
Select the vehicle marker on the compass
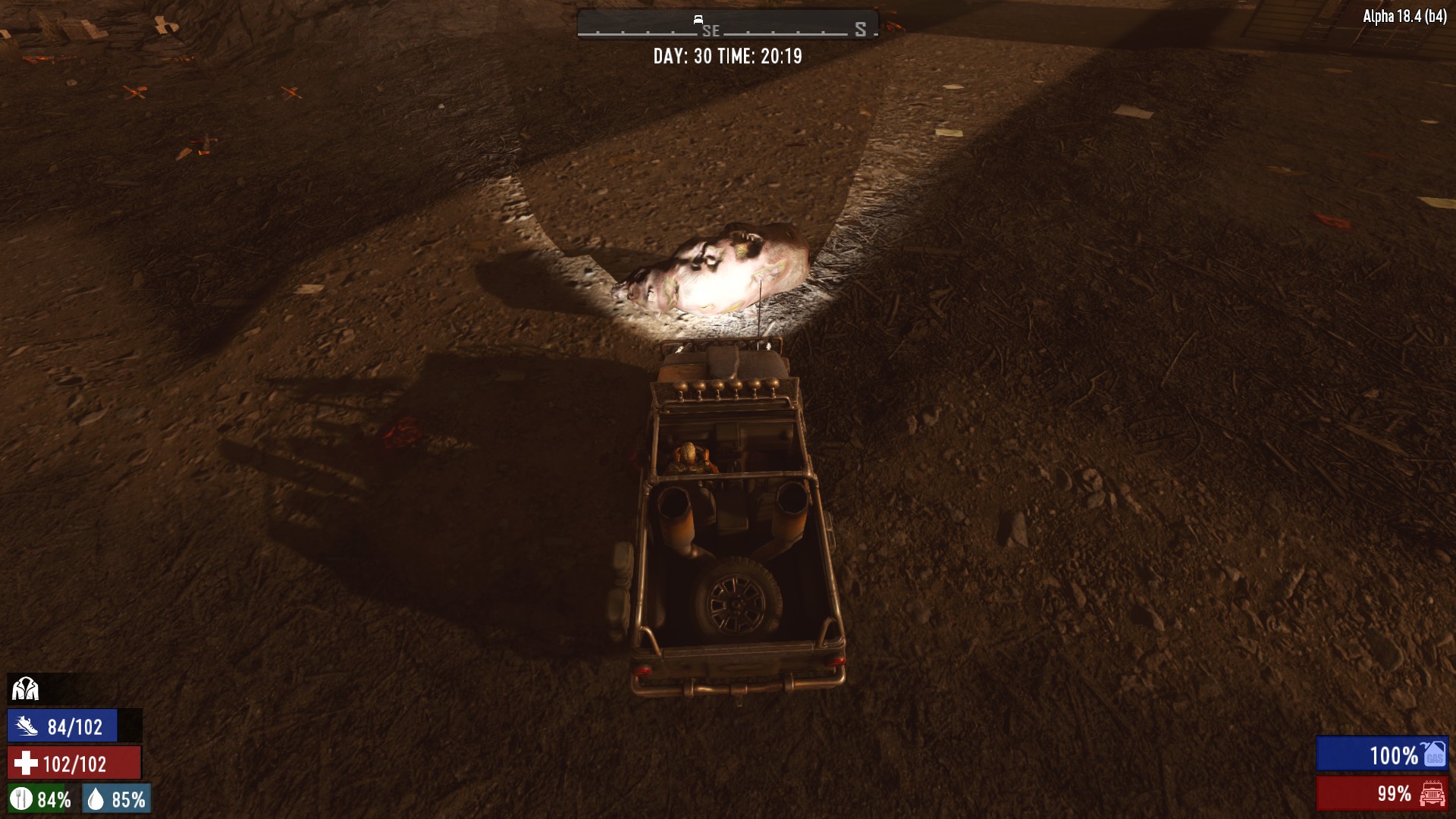tap(698, 19)
